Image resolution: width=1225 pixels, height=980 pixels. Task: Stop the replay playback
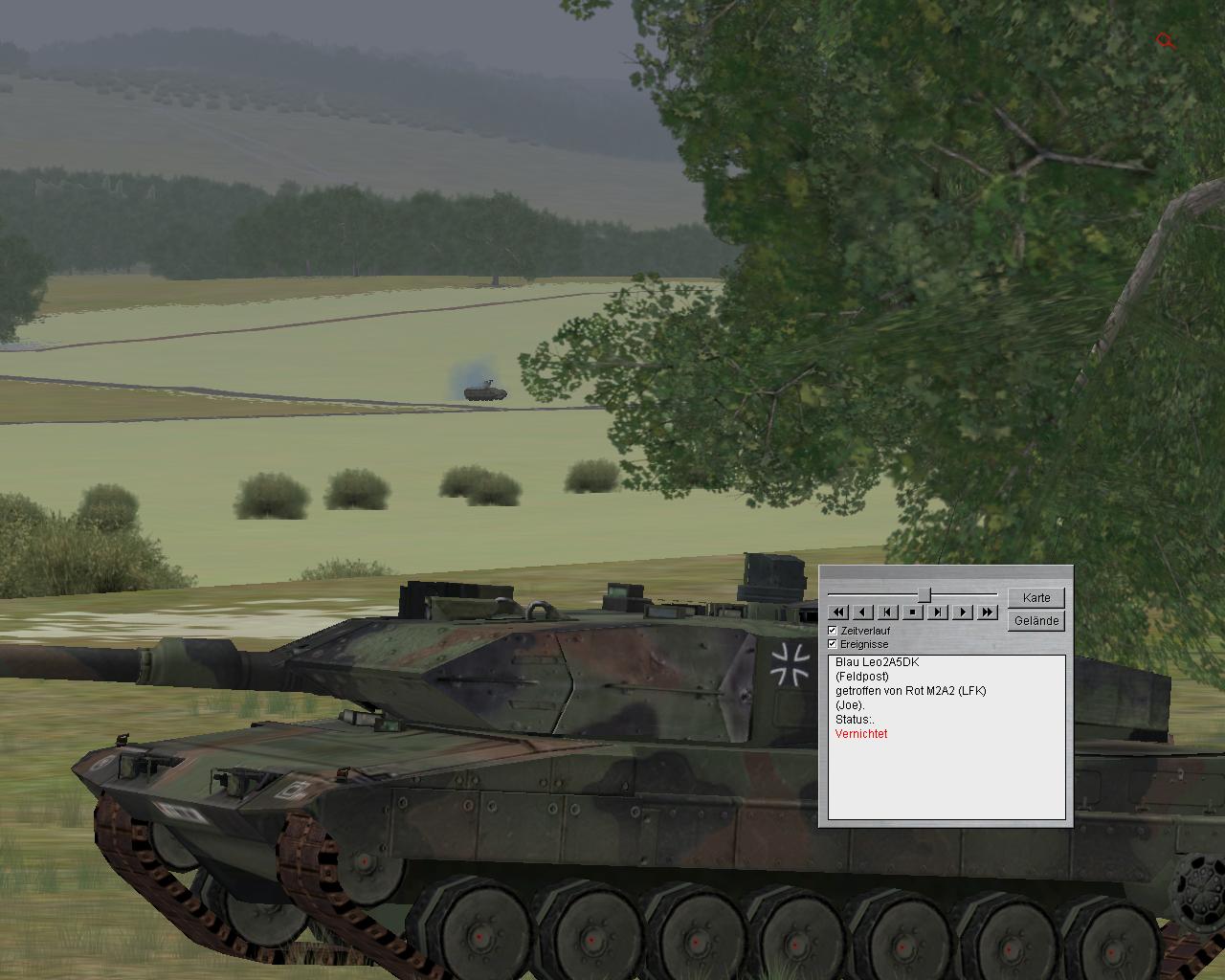[x=913, y=612]
